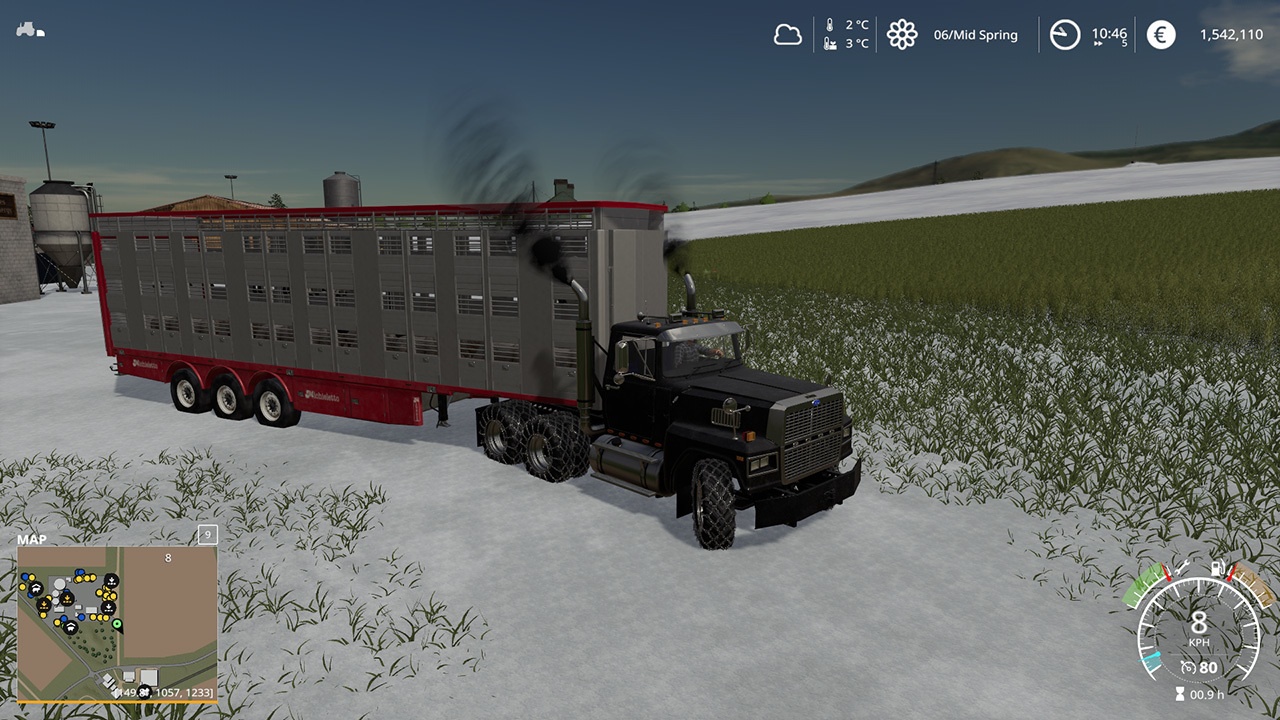This screenshot has height=720, width=1280.
Task: Open the euro money balance icon
Action: 1161,35
